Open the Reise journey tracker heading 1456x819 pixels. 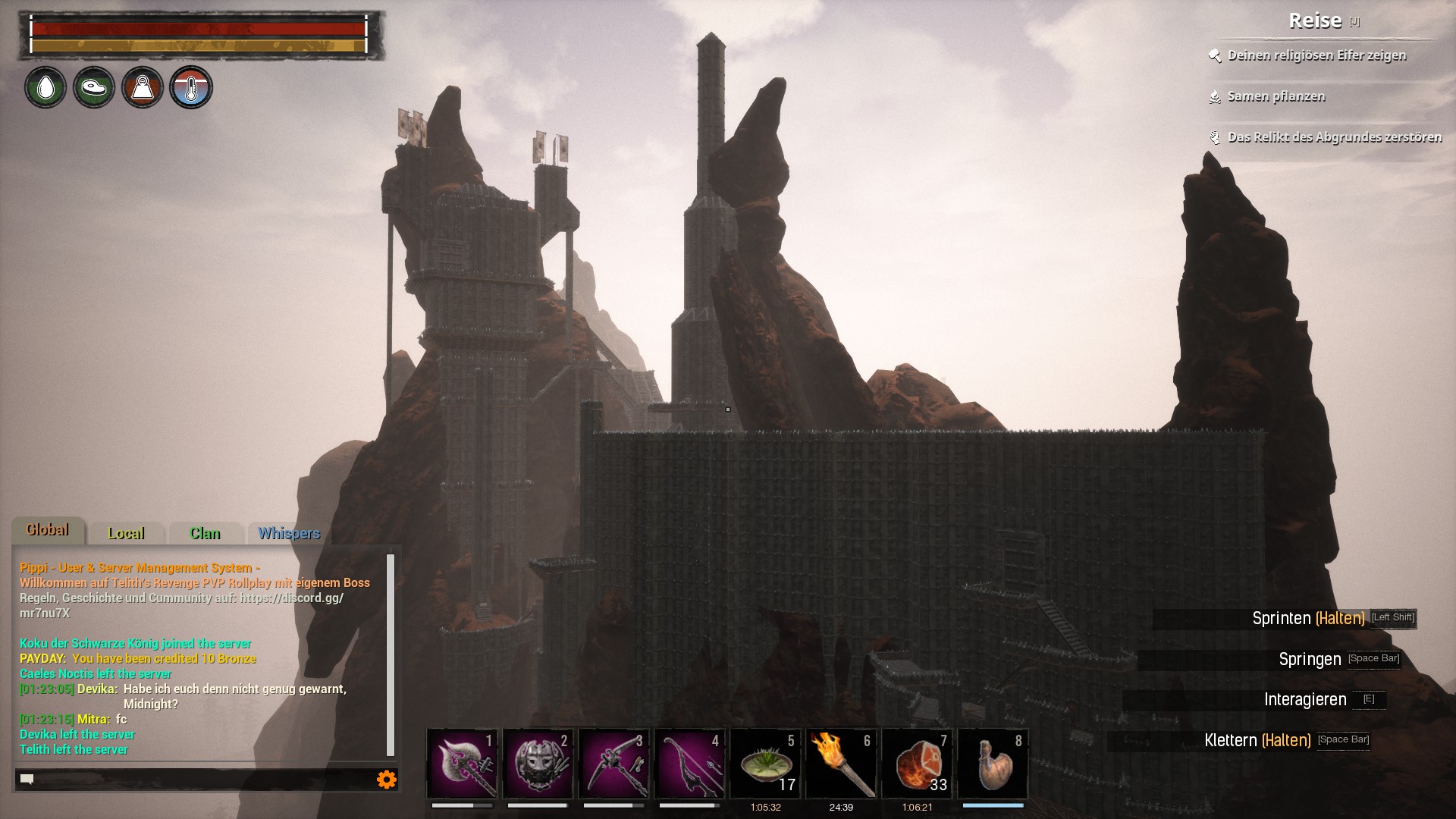tap(1316, 21)
